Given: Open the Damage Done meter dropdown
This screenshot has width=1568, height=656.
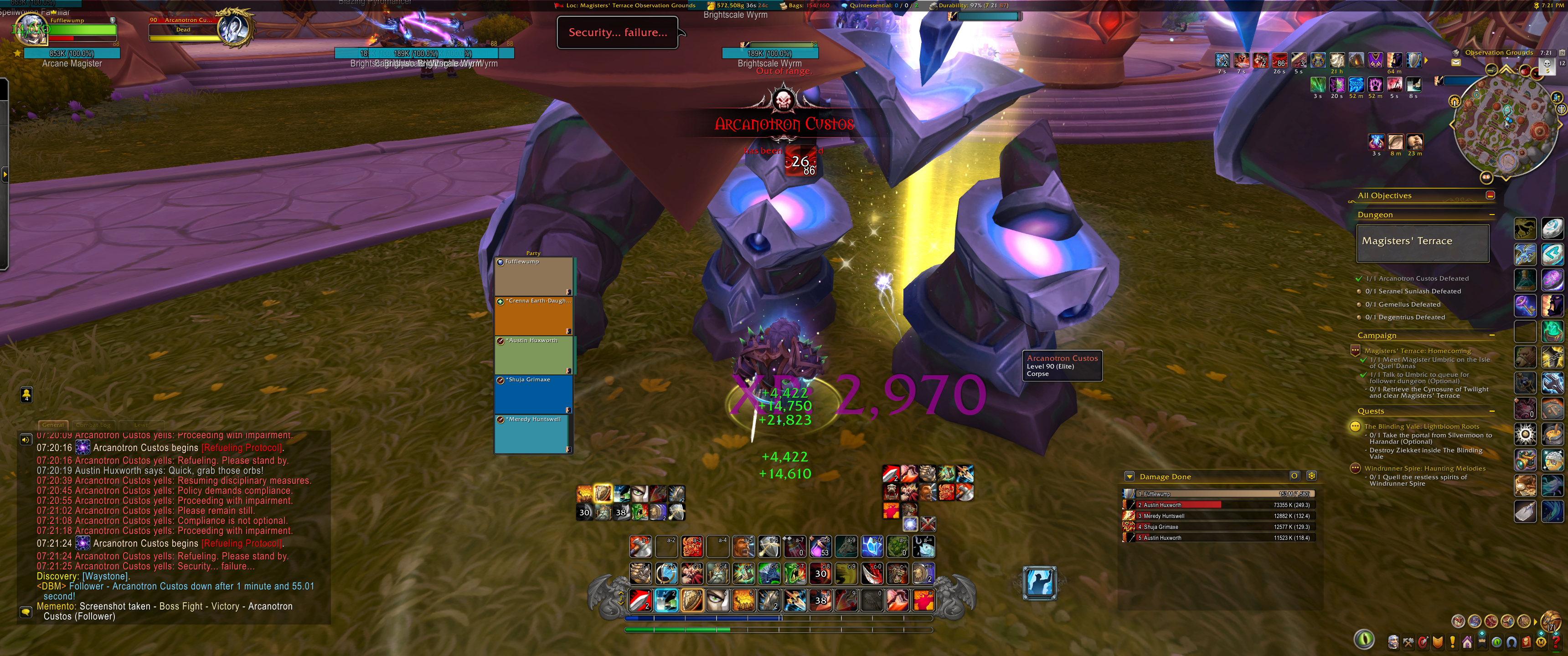Looking at the screenshot, I should 1130,477.
